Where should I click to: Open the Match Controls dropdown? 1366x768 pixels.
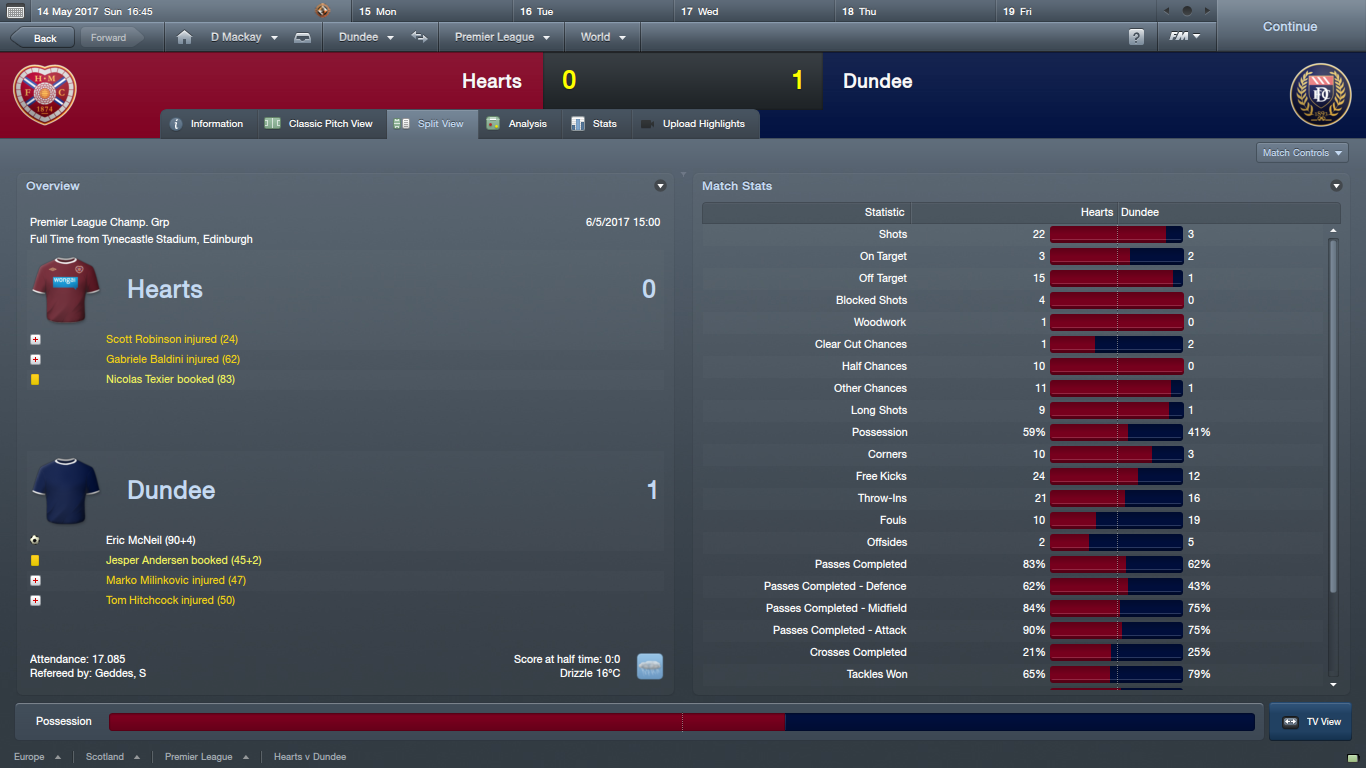tap(1302, 153)
